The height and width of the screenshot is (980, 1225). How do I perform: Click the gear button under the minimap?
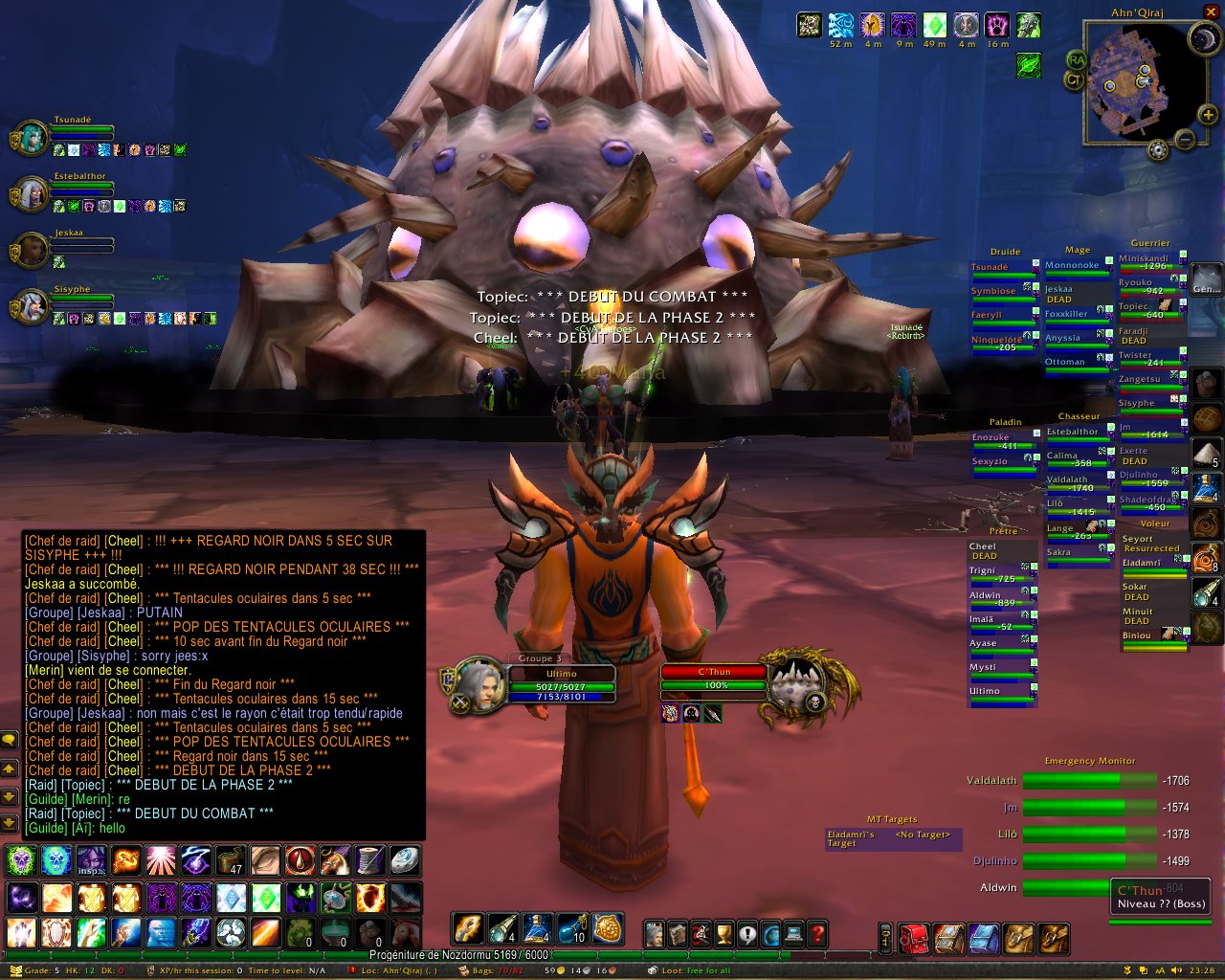[1158, 150]
